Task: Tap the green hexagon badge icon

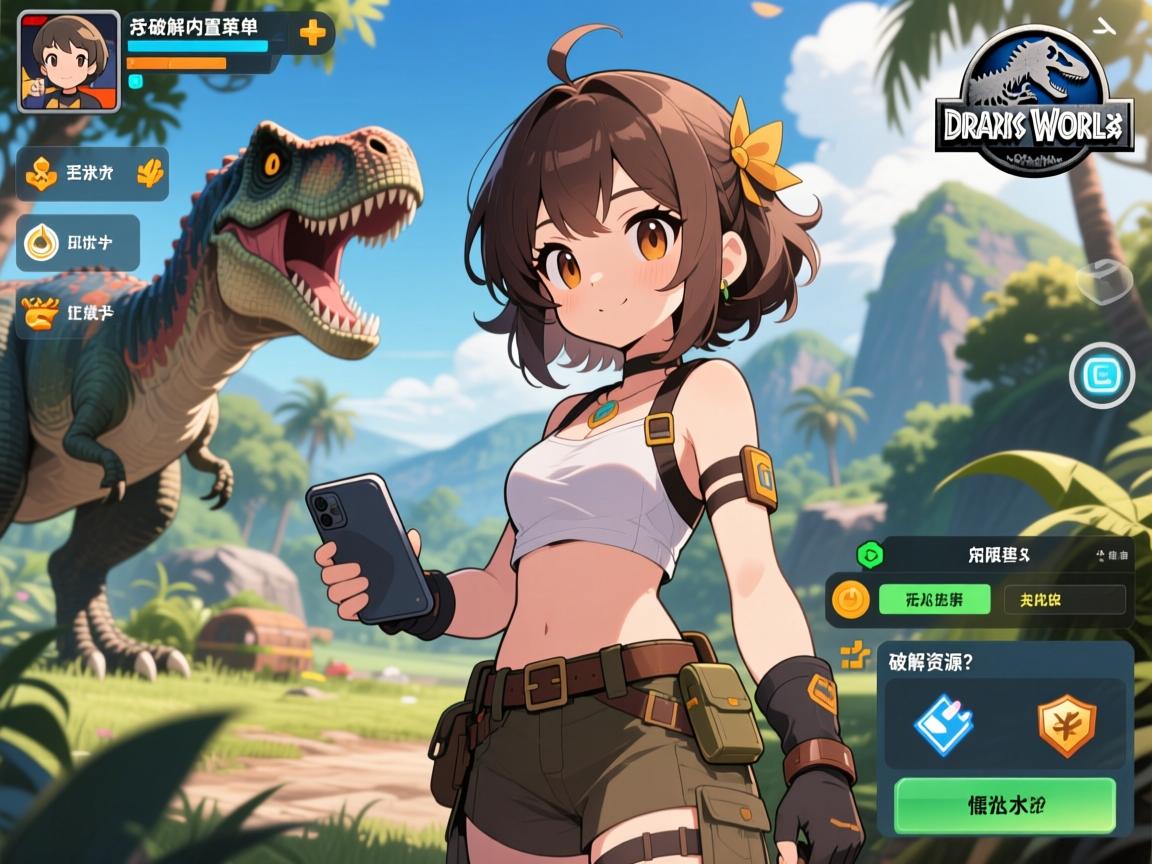Action: (868, 554)
